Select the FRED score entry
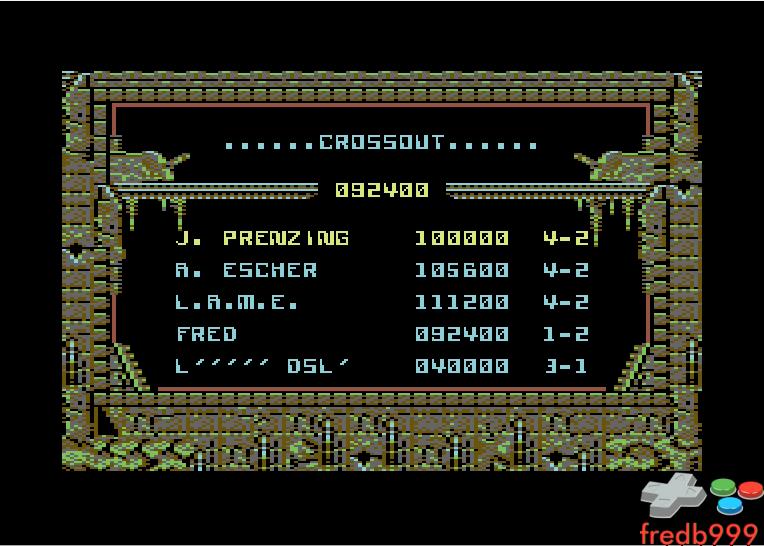The width and height of the screenshot is (764, 546). (381, 334)
